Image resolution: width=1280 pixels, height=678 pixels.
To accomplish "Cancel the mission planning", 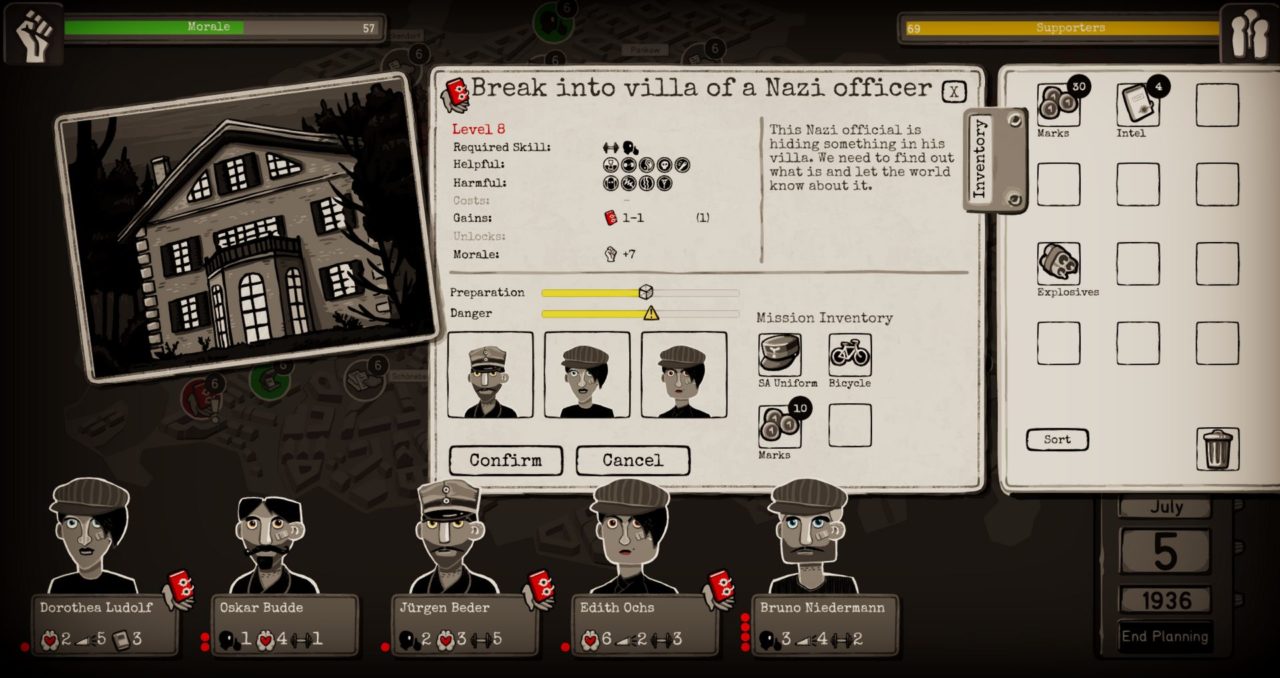I will click(x=632, y=460).
